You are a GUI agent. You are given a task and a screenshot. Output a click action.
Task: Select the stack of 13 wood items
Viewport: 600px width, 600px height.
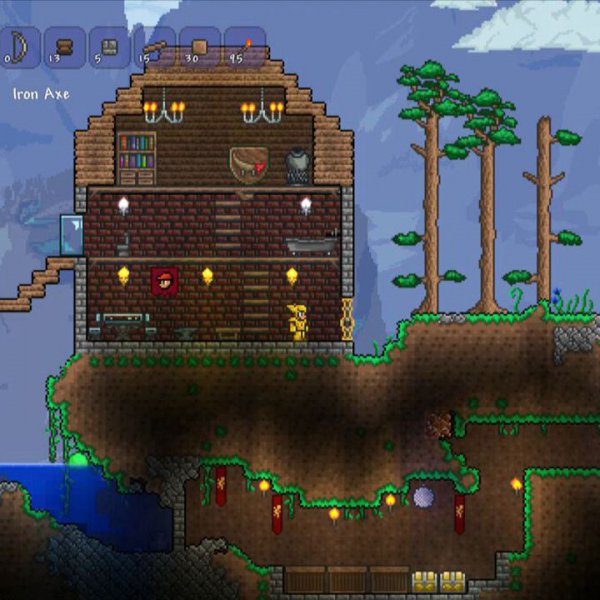pos(65,47)
